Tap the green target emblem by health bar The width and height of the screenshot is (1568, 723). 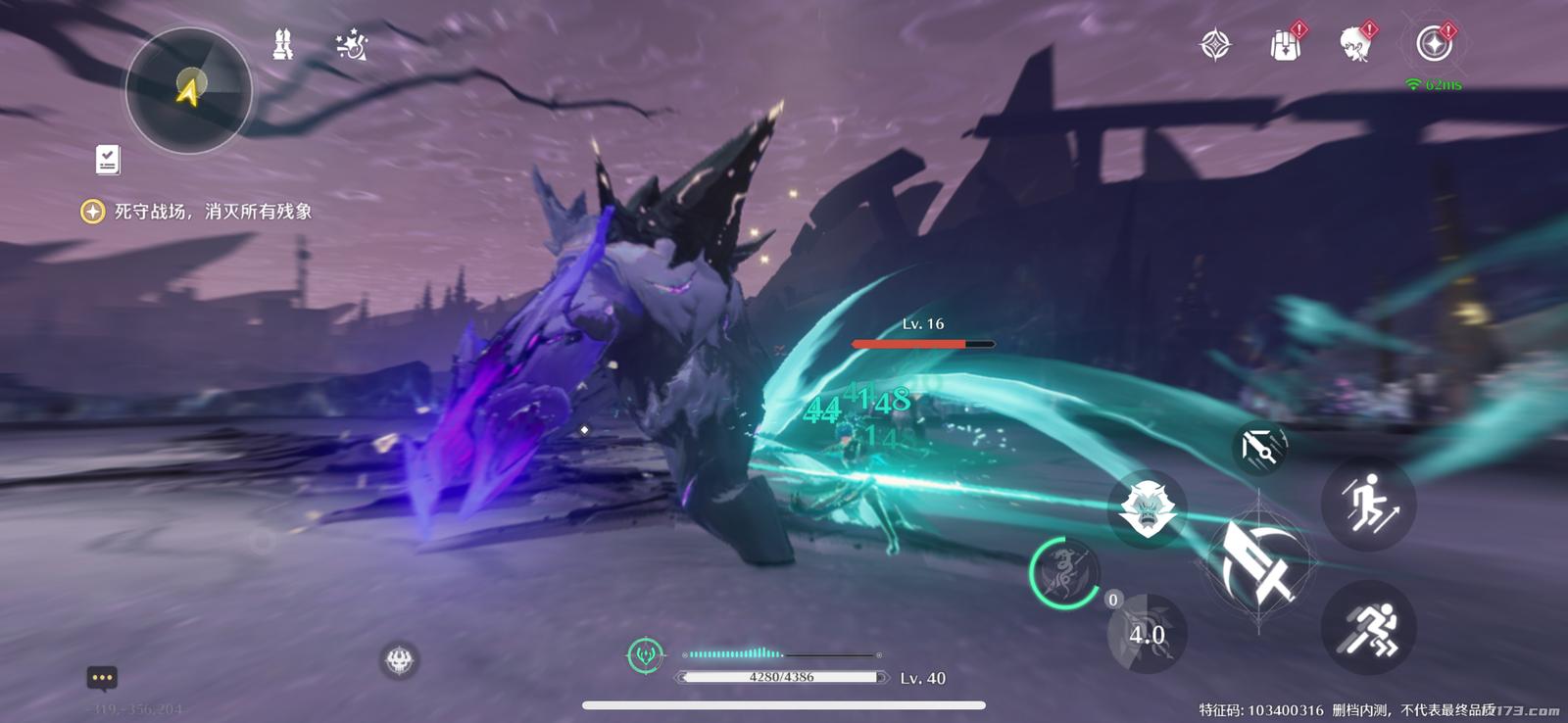point(645,654)
